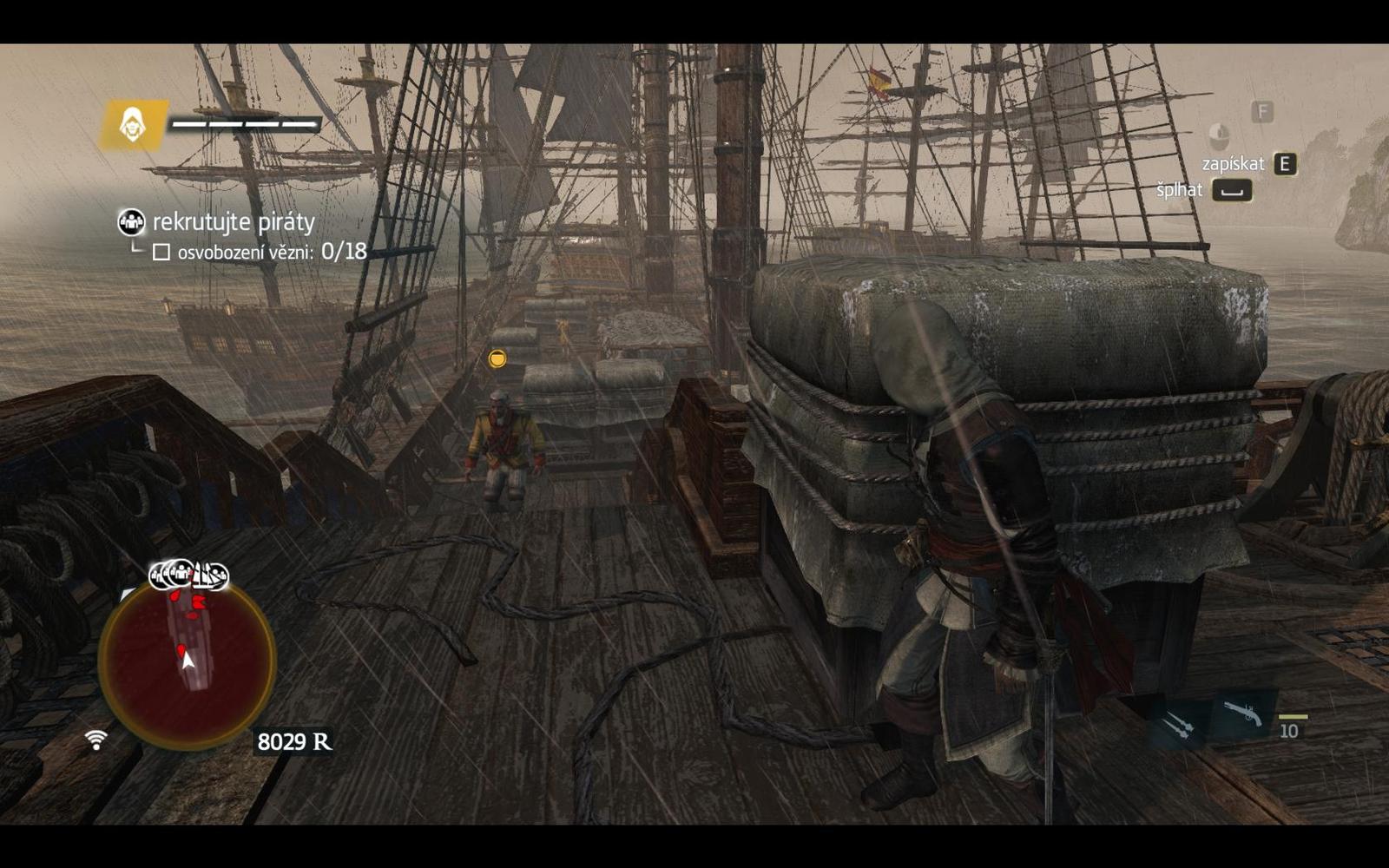Image resolution: width=1389 pixels, height=868 pixels.
Task: Click the wifi signal icon beside minimap
Action: (96, 740)
